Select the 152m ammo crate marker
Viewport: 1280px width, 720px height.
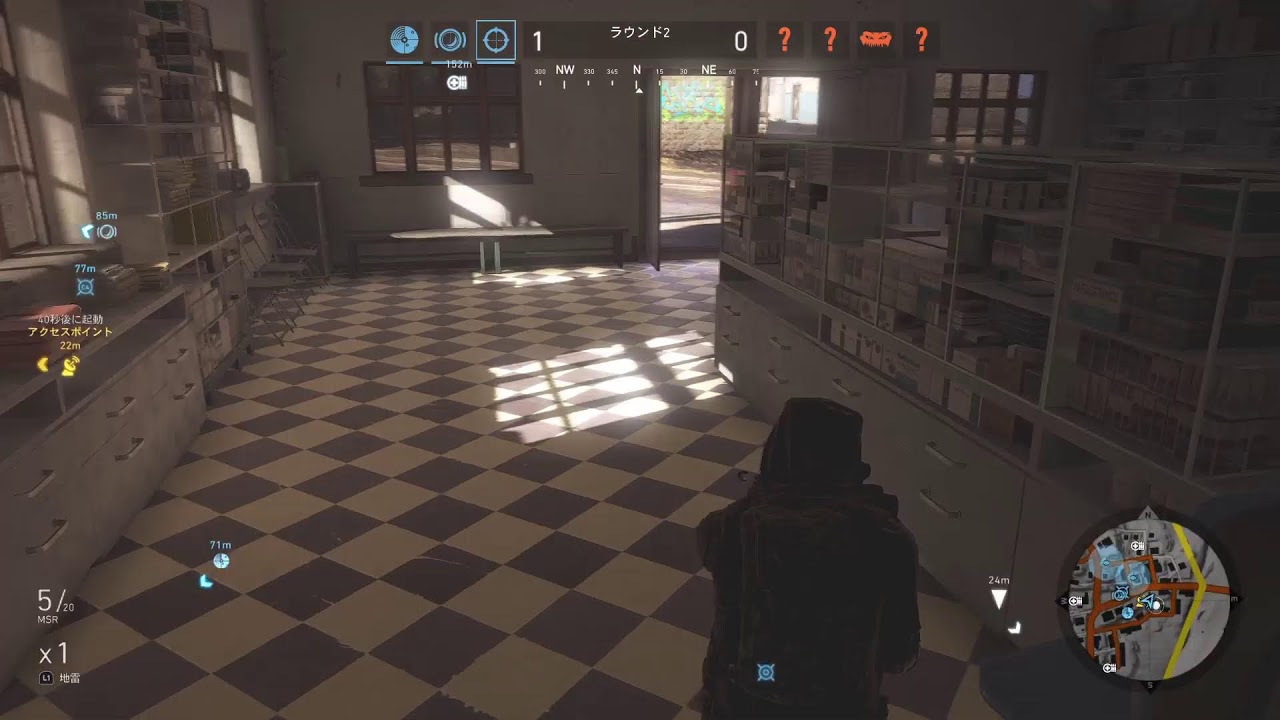pos(458,82)
